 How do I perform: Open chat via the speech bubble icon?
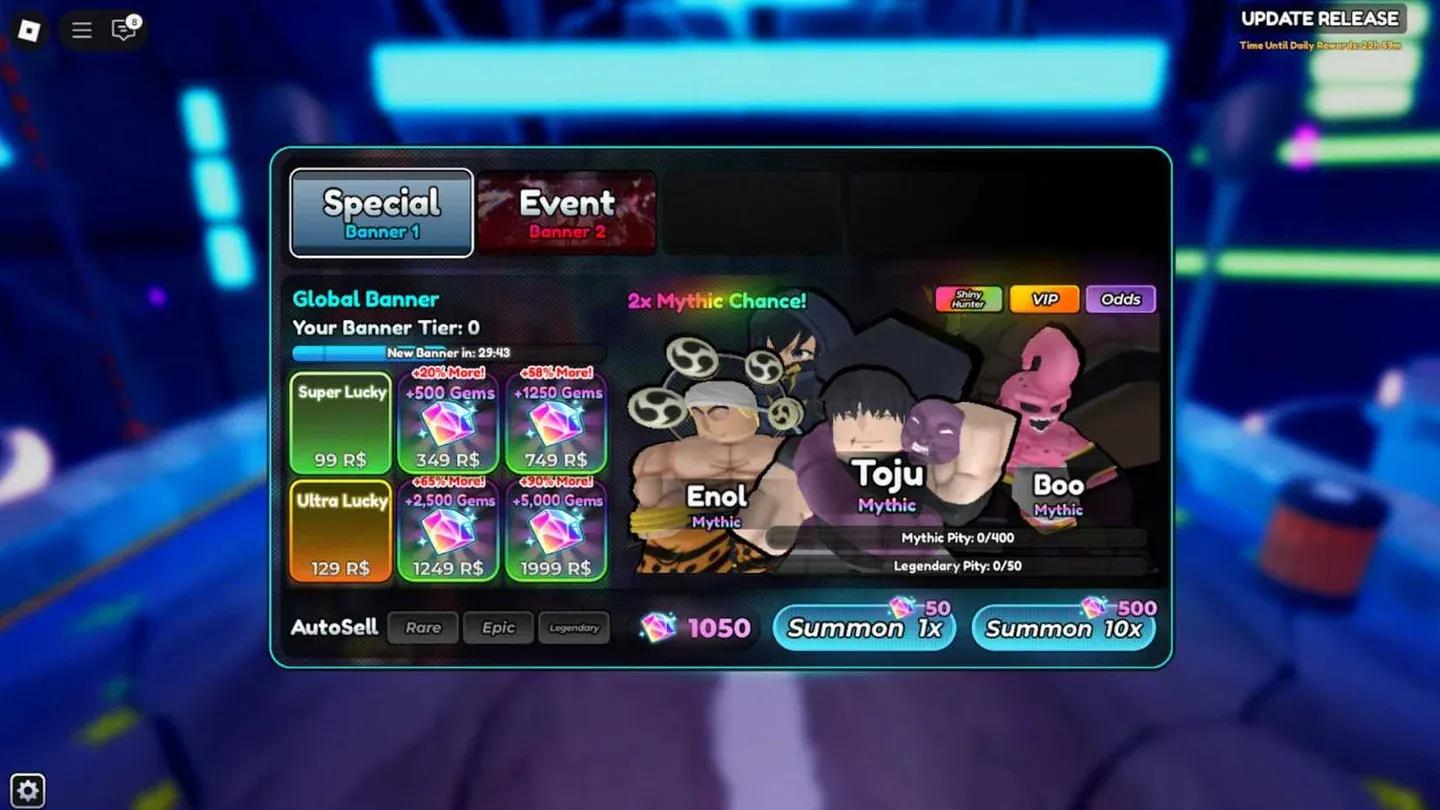[x=122, y=30]
